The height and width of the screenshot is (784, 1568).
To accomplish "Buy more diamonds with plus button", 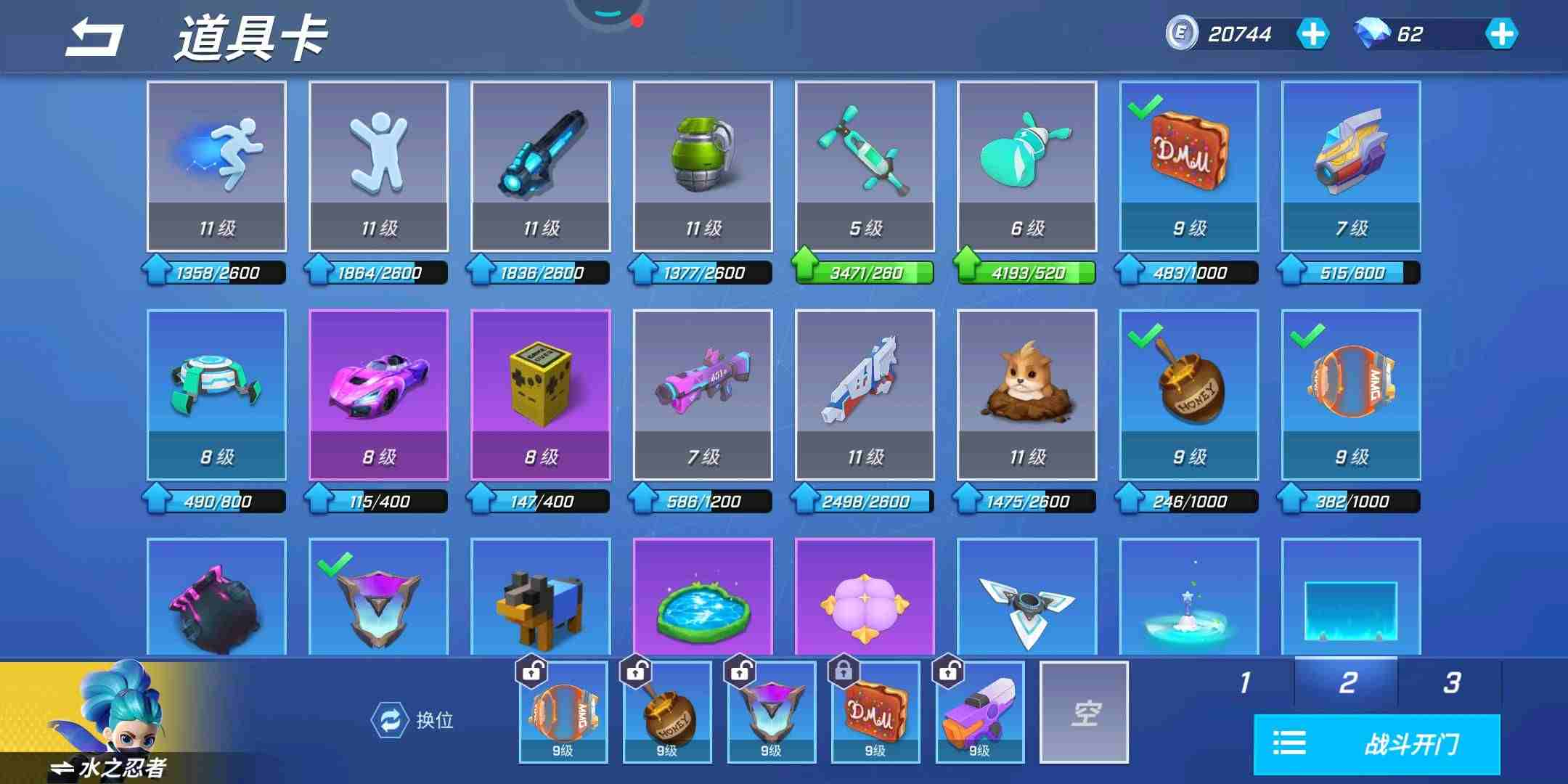I will click(1500, 34).
